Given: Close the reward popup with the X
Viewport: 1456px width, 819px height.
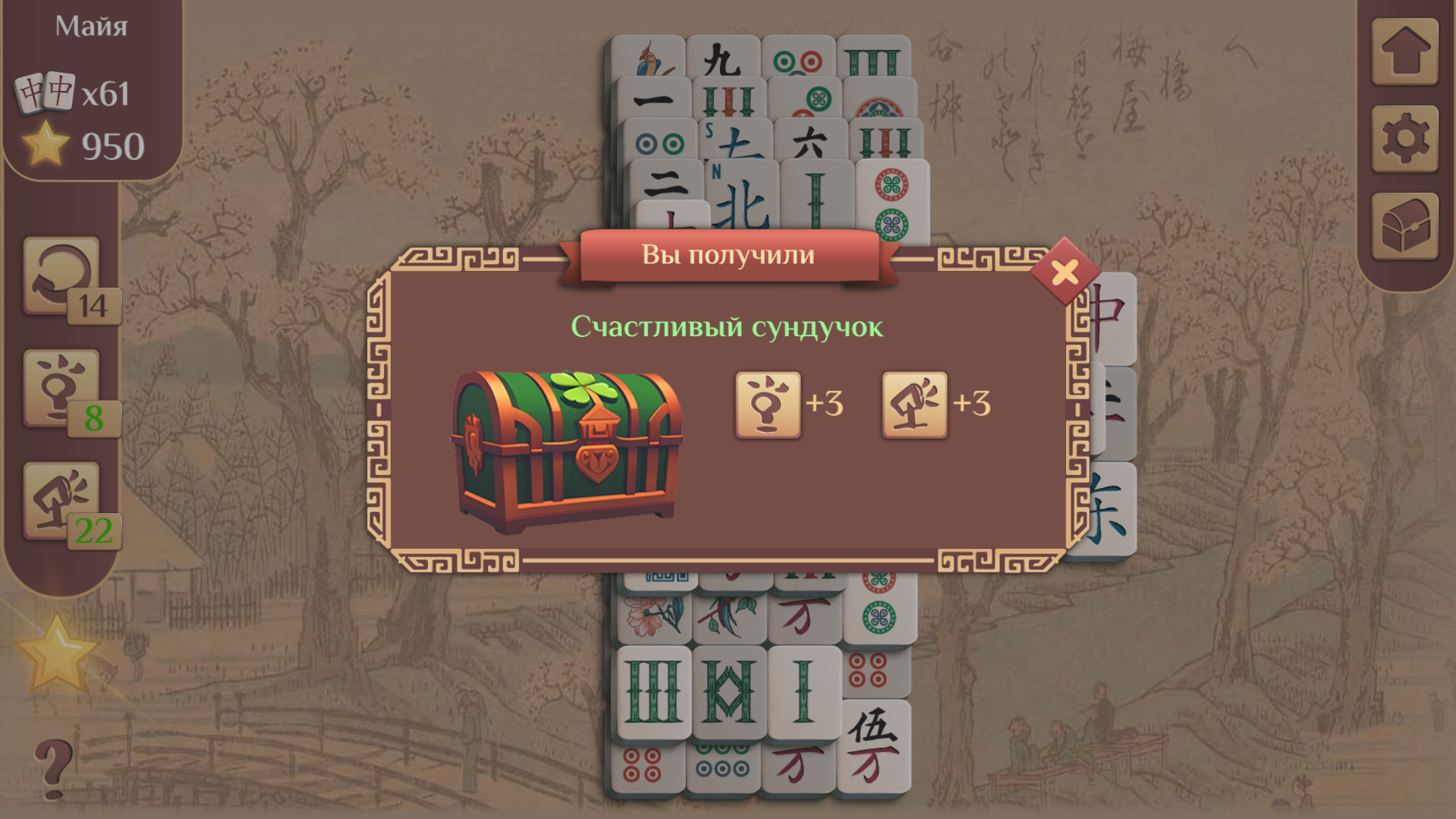Looking at the screenshot, I should point(1065,272).
